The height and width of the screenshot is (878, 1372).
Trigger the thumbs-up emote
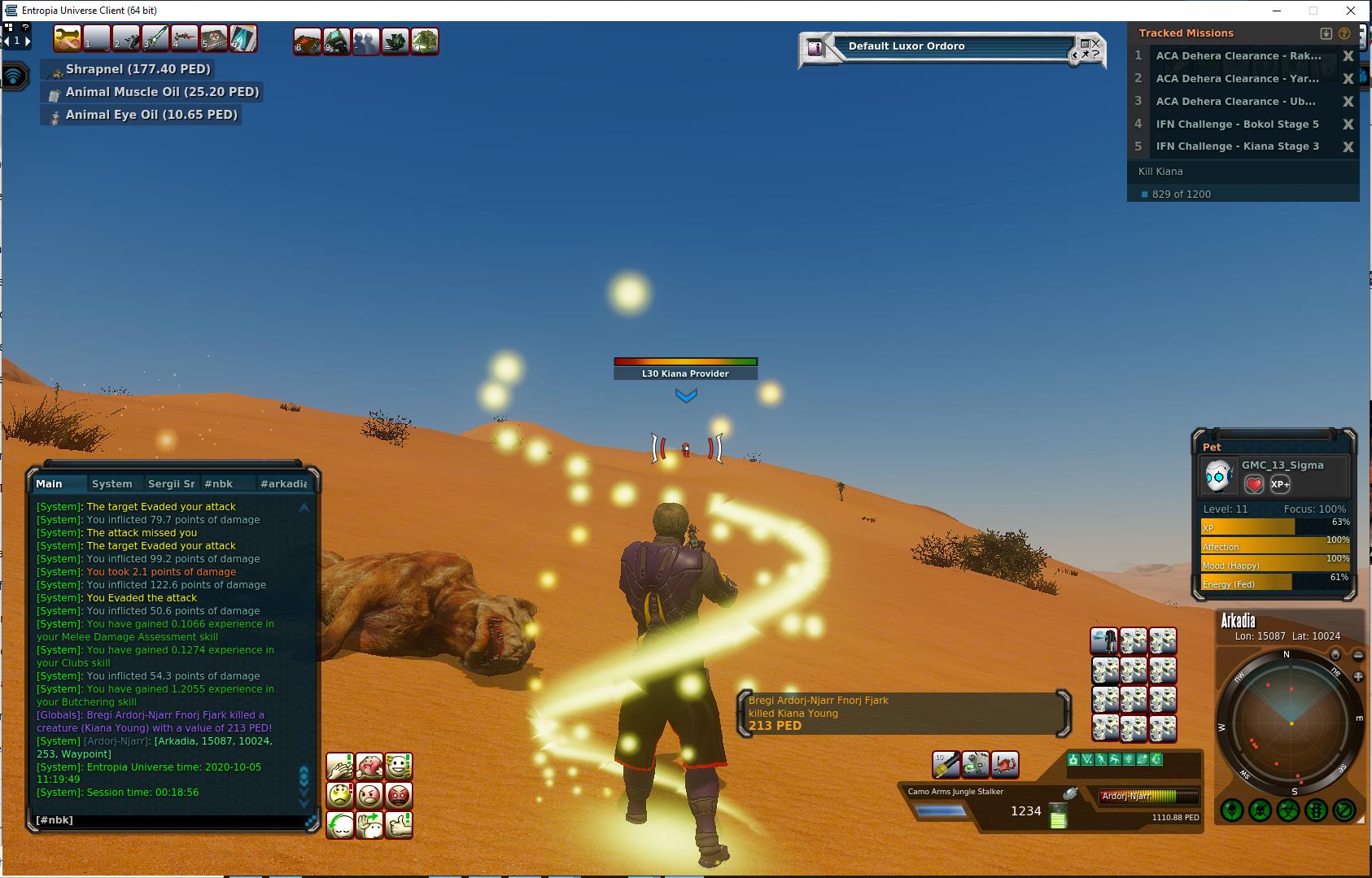point(399,825)
